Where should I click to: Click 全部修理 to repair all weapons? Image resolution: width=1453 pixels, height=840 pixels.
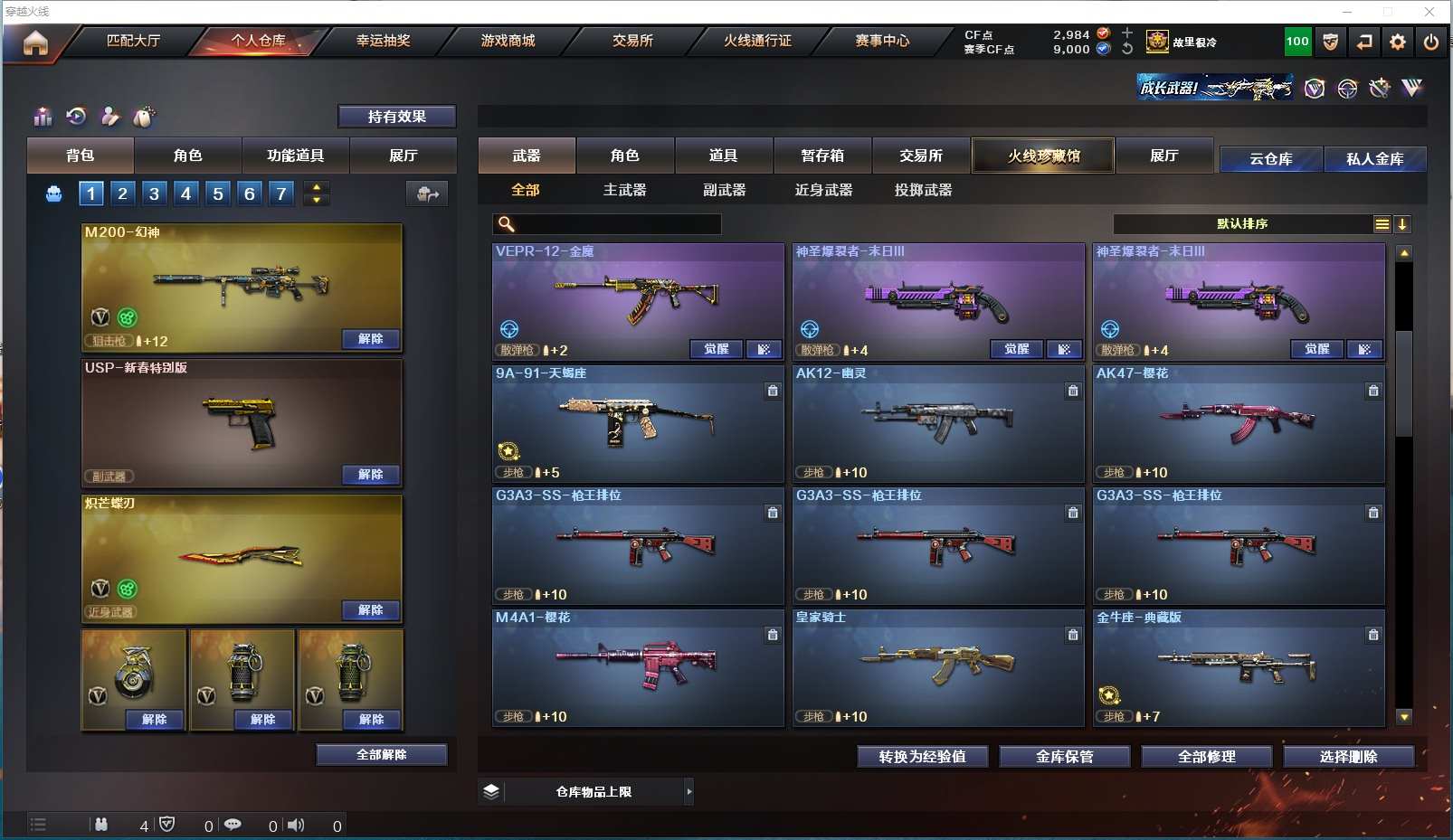pos(1206,757)
